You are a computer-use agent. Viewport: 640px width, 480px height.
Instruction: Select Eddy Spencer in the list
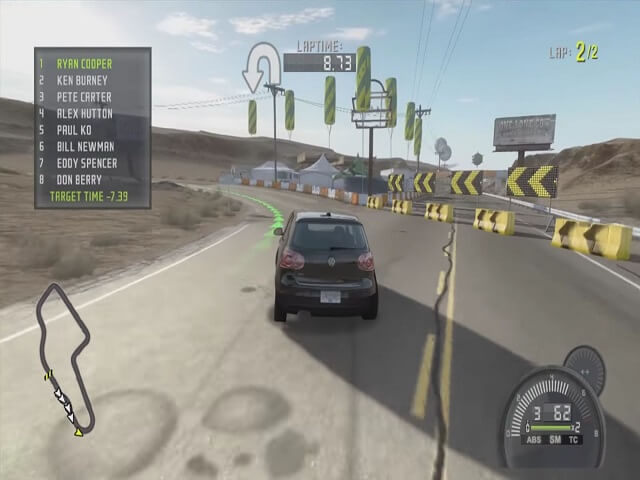coord(86,163)
